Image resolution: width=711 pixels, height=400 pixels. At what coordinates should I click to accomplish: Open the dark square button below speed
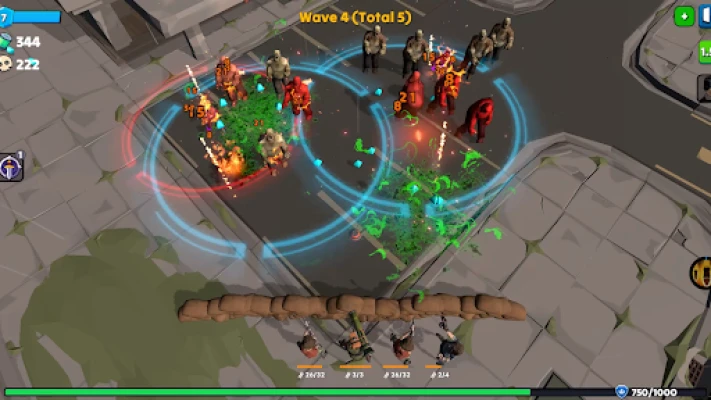704,88
